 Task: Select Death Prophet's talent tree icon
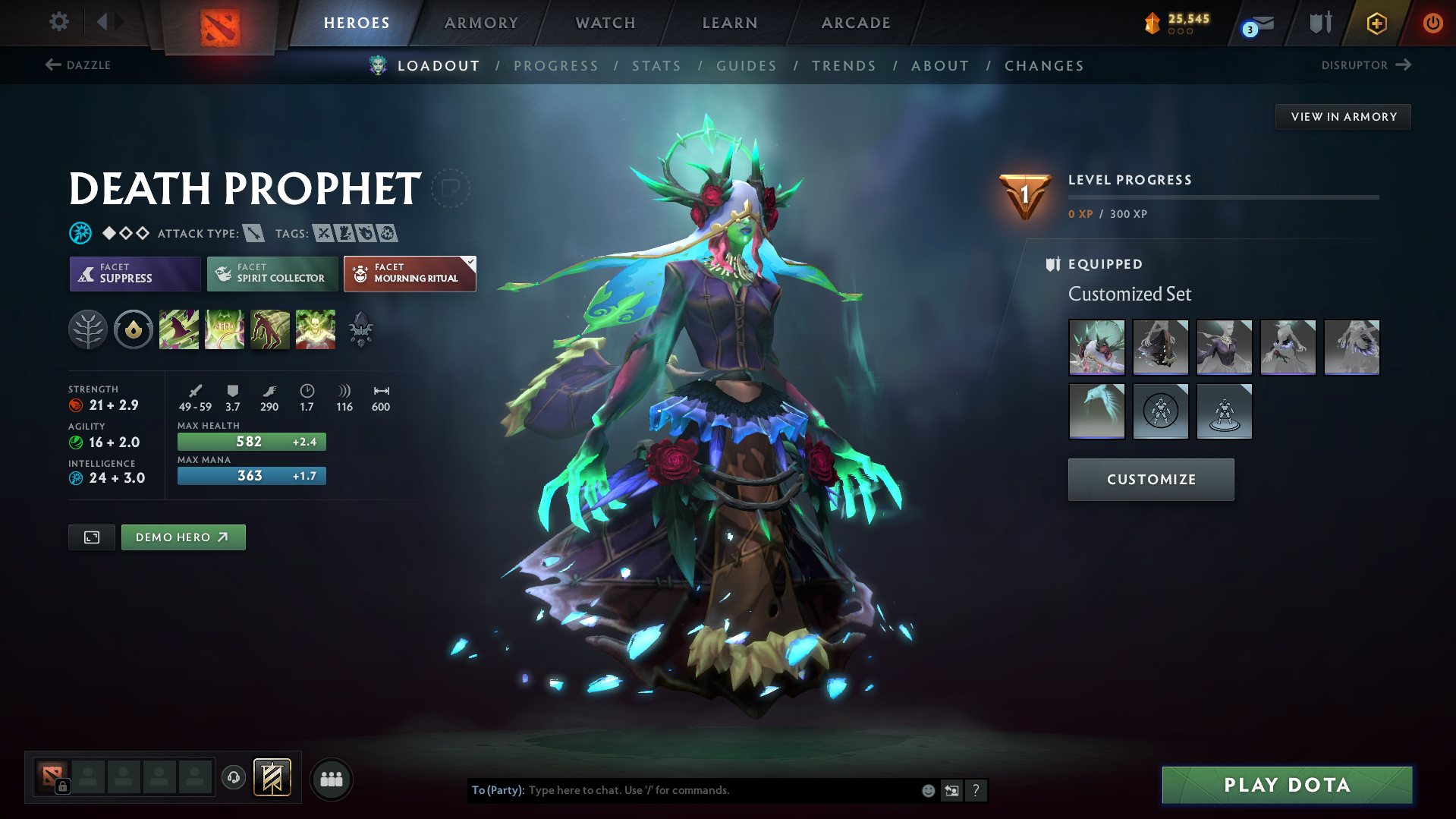pos(88,329)
